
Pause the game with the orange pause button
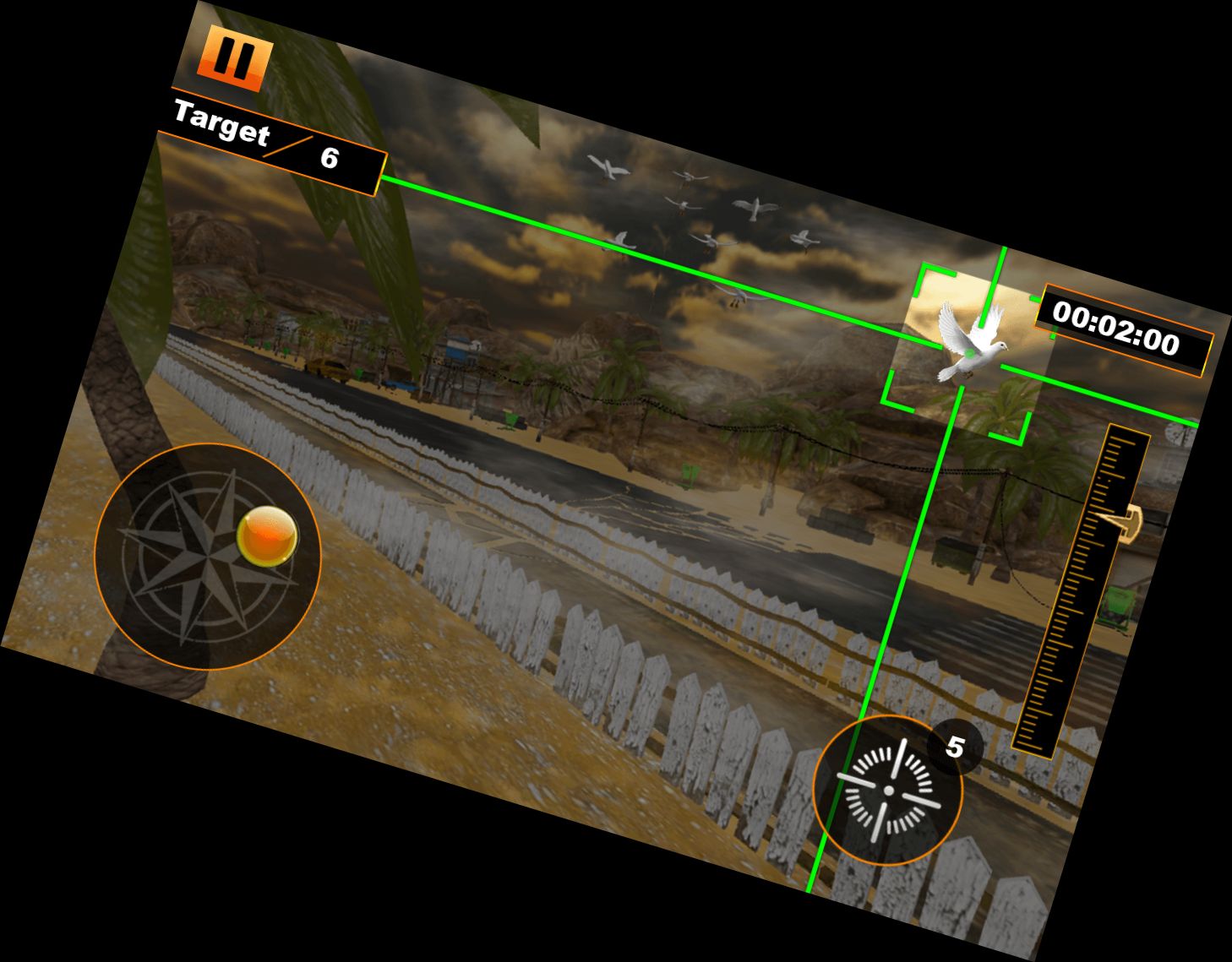click(234, 61)
